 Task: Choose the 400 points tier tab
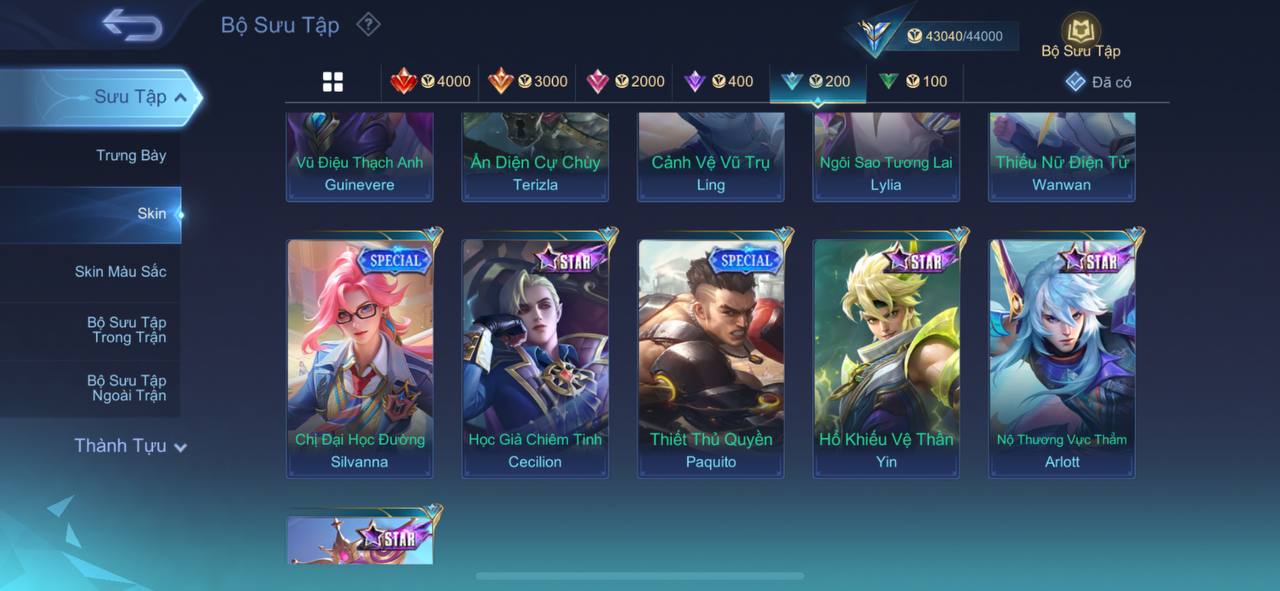tap(719, 82)
